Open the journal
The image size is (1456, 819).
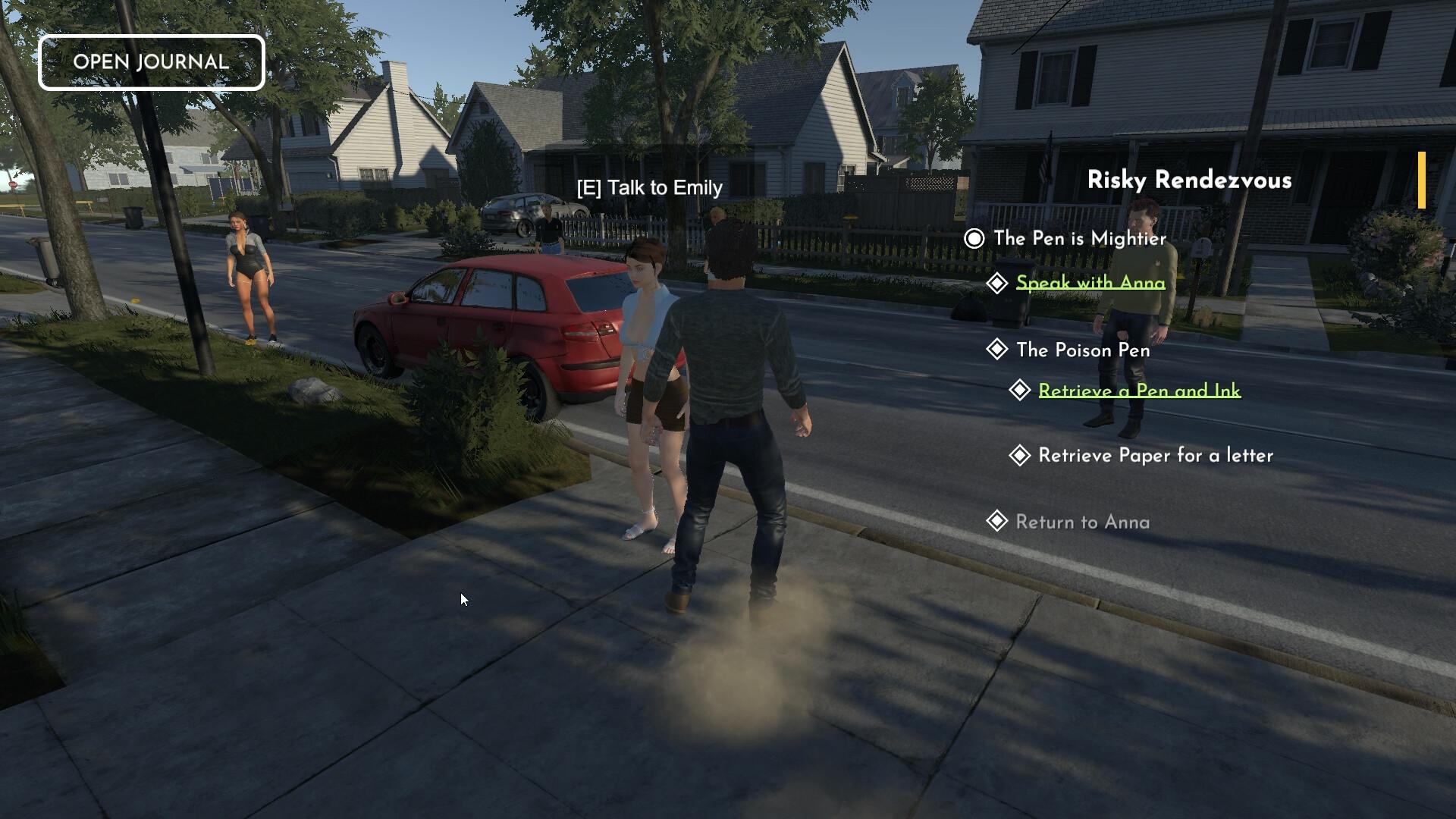pos(151,62)
